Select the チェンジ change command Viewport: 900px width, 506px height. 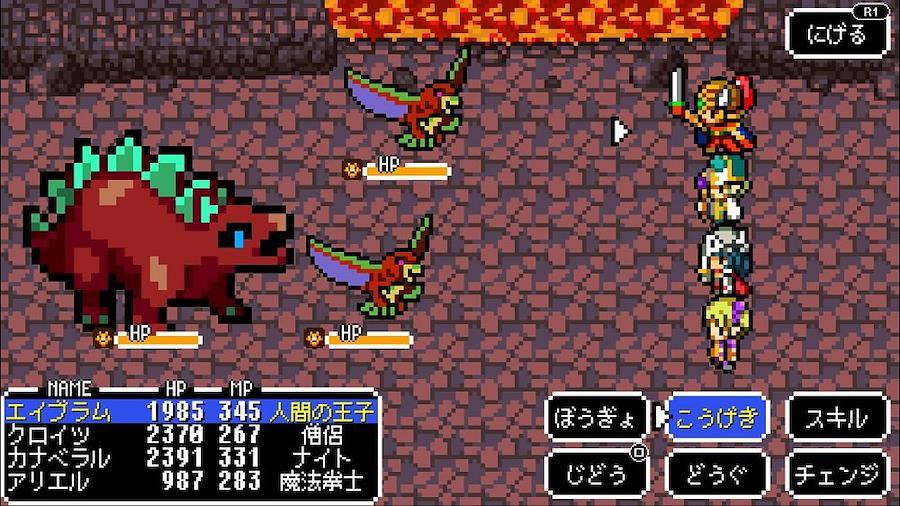838,472
